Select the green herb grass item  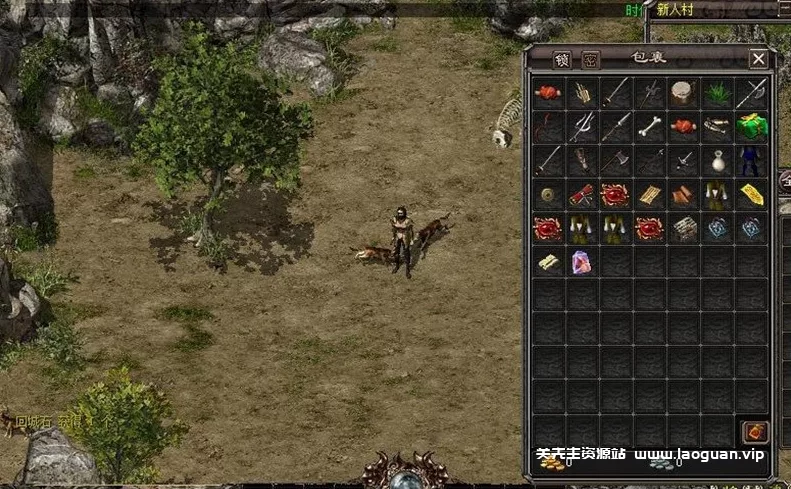click(x=717, y=94)
